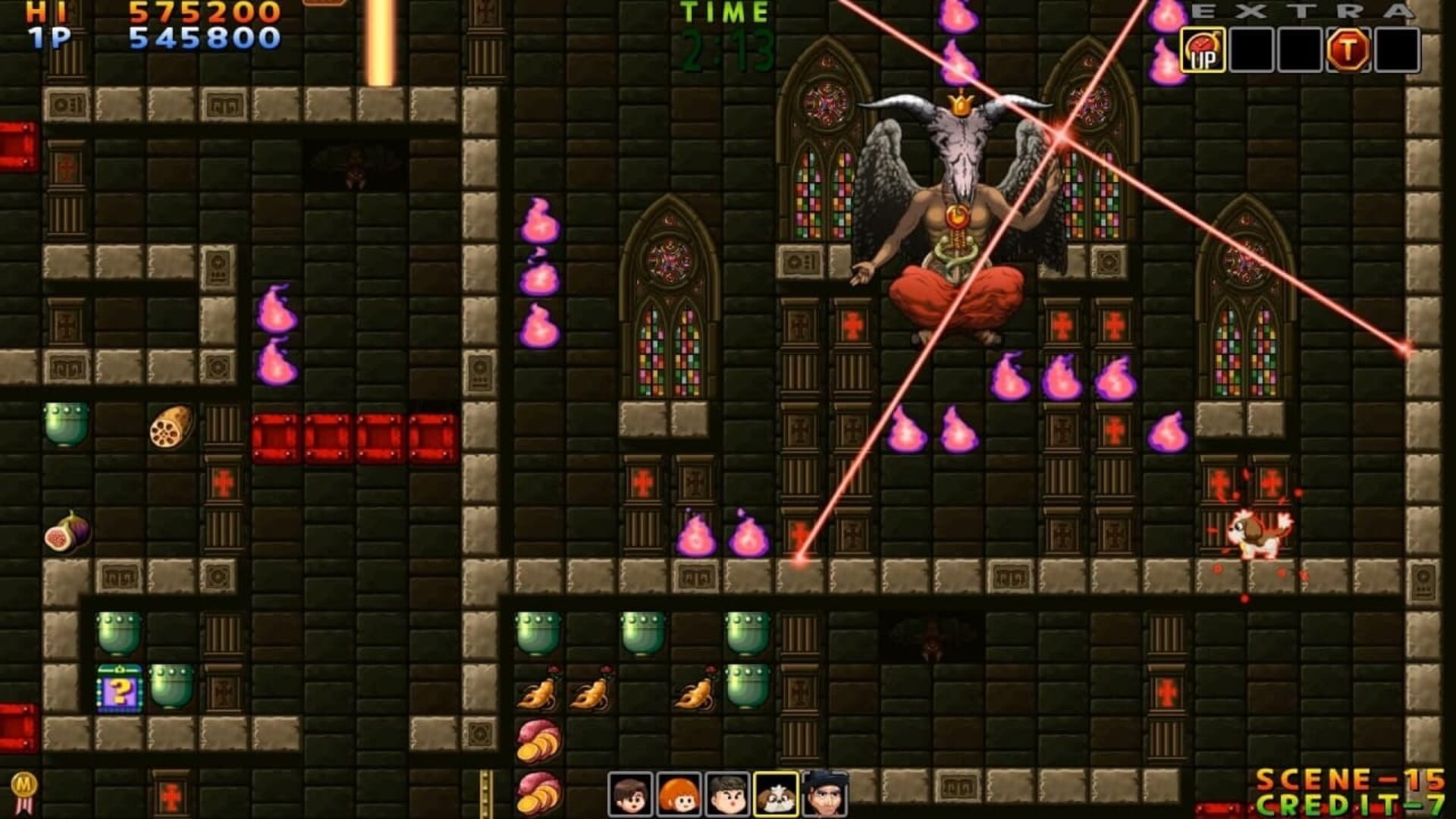1456x819 pixels.
Task: Select the orange-haired girl portrait
Action: pyautogui.click(x=676, y=795)
